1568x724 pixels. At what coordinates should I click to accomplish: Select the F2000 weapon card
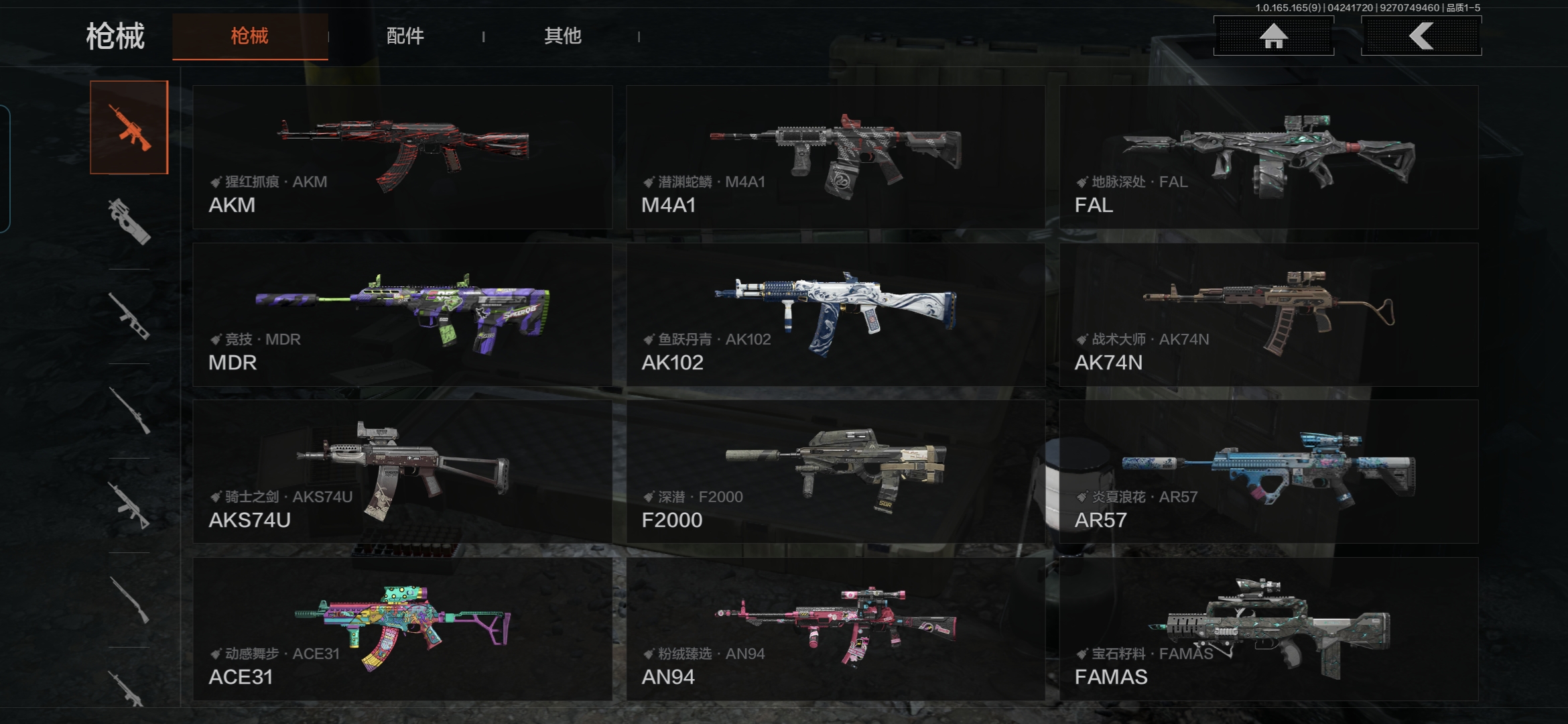click(x=836, y=472)
